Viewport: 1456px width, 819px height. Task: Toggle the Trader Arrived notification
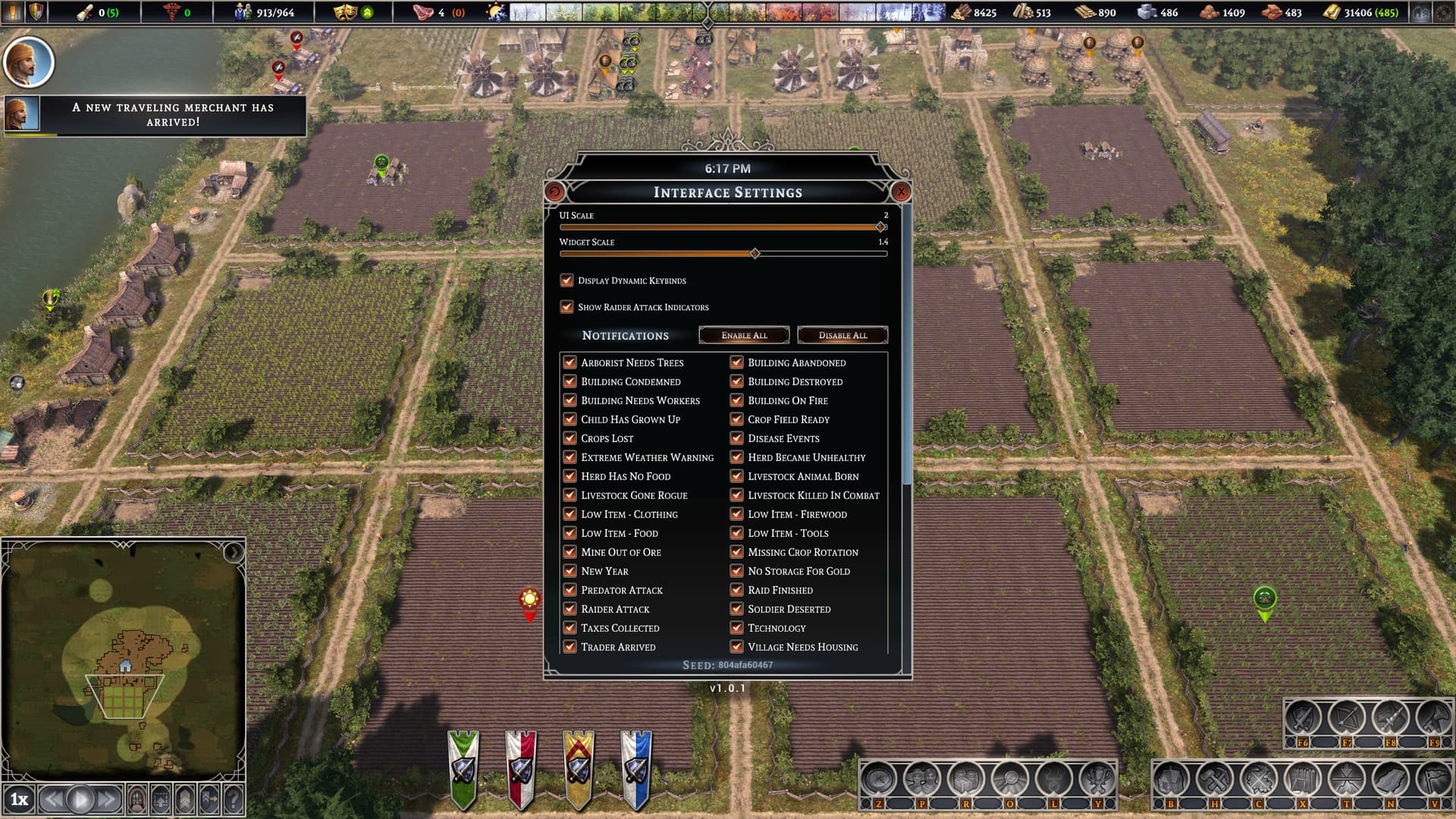click(x=570, y=647)
